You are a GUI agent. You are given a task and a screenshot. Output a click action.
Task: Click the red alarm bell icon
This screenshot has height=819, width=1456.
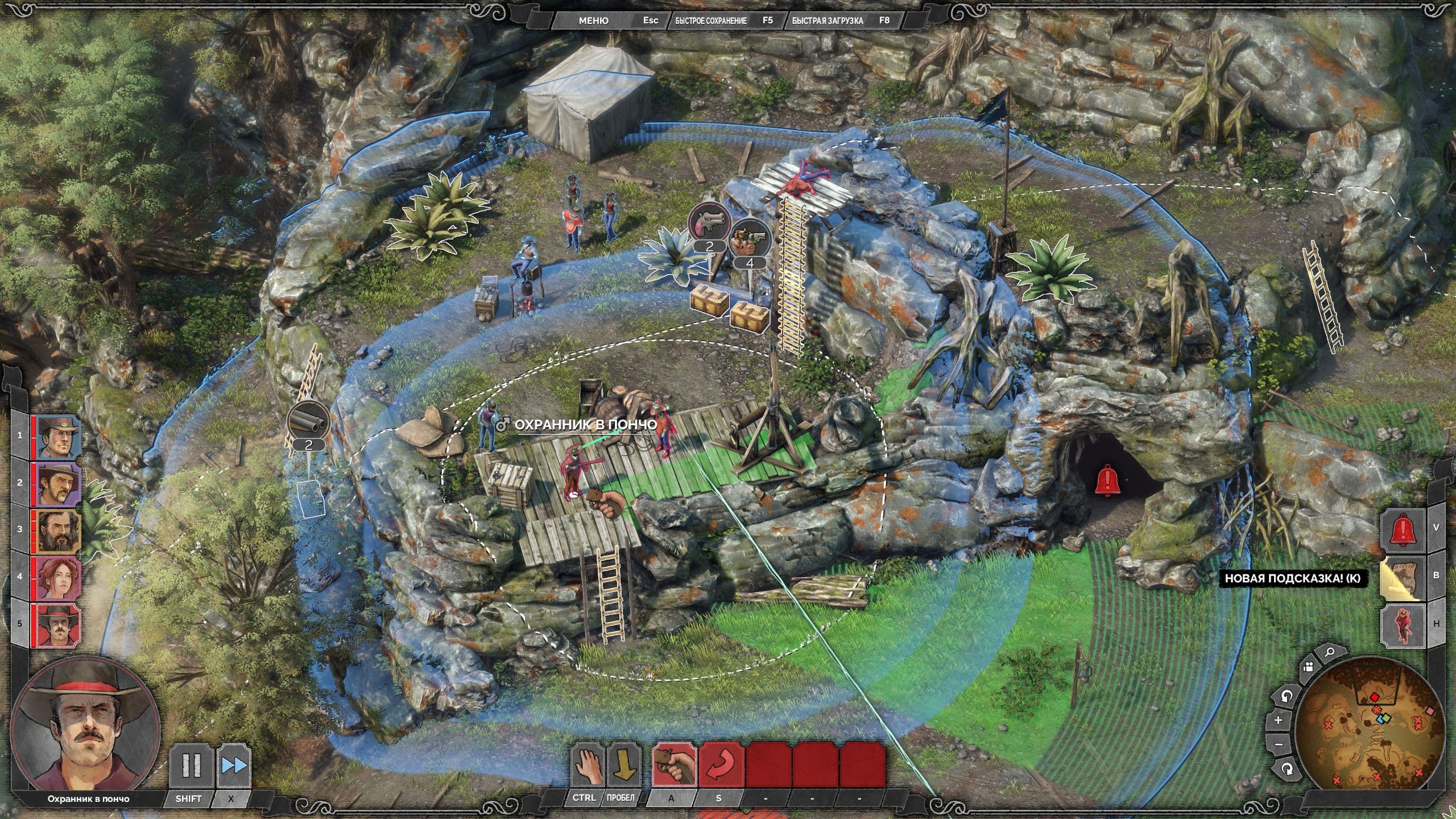[1403, 530]
